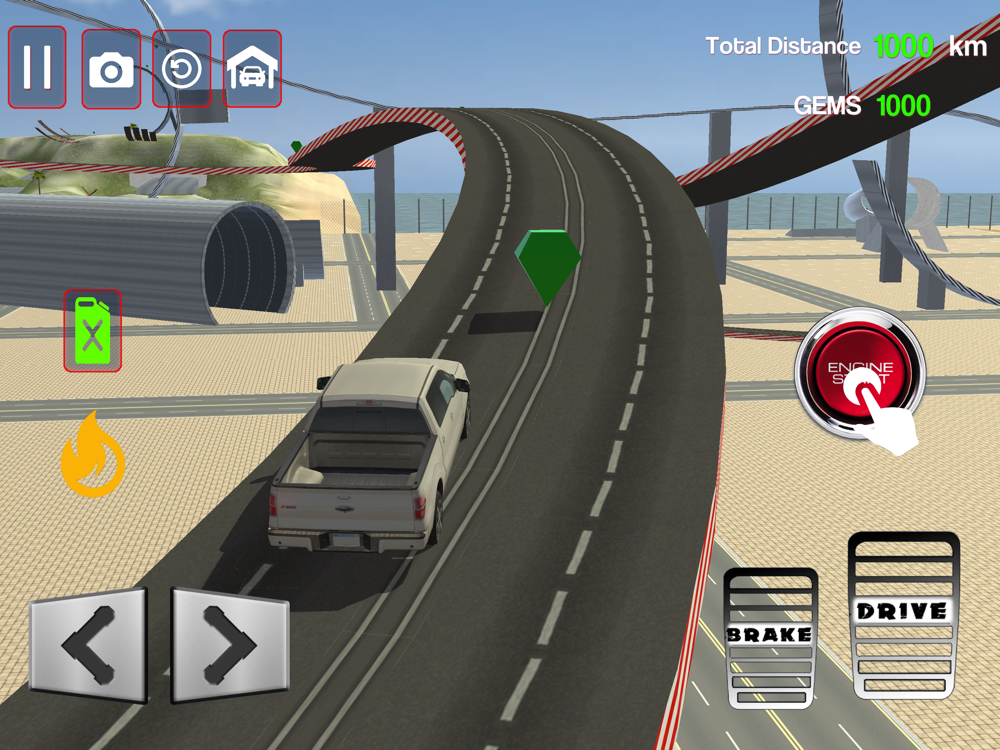Apply the Brake pedal

(x=770, y=637)
